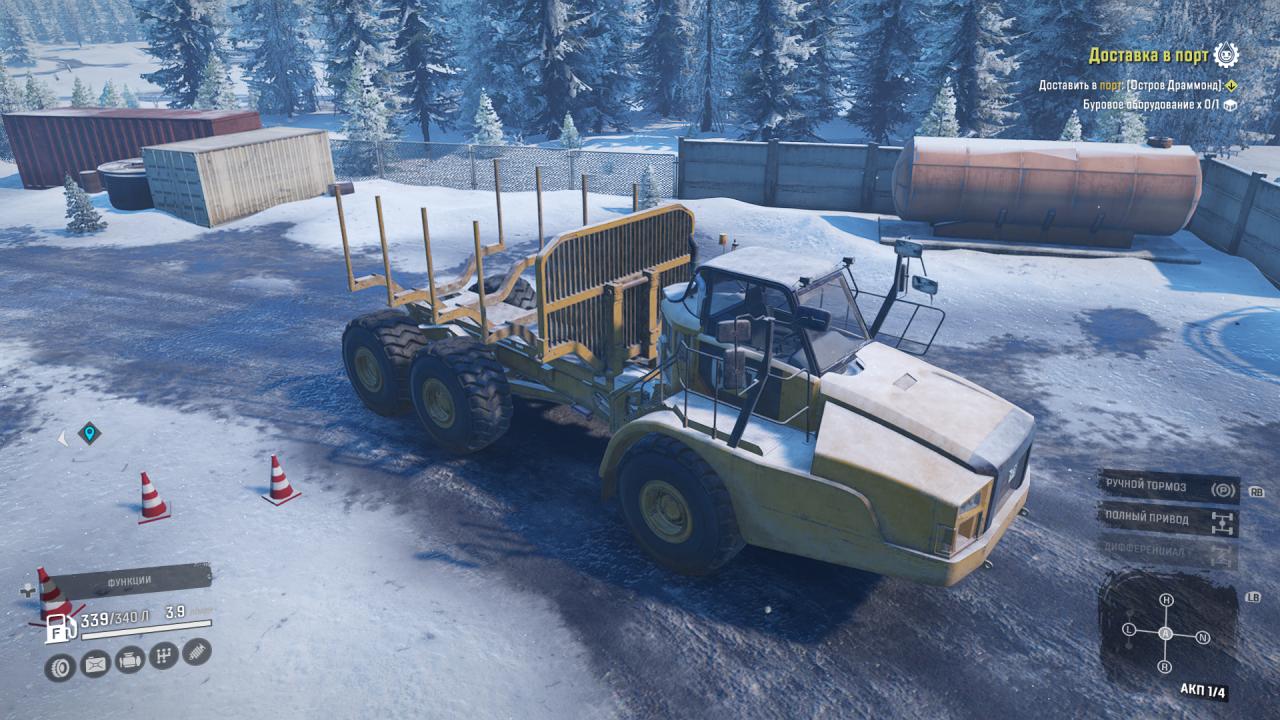Open the «Функции» functions panel
This screenshot has width=1280, height=720.
[x=130, y=580]
